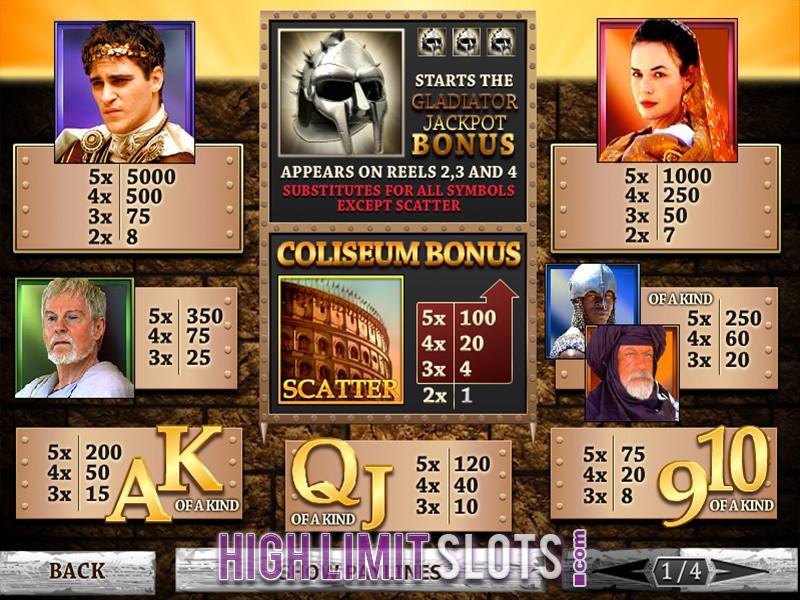Screen dimensions: 800x600
Task: Go to the previous paytable page
Action: coord(626,571)
